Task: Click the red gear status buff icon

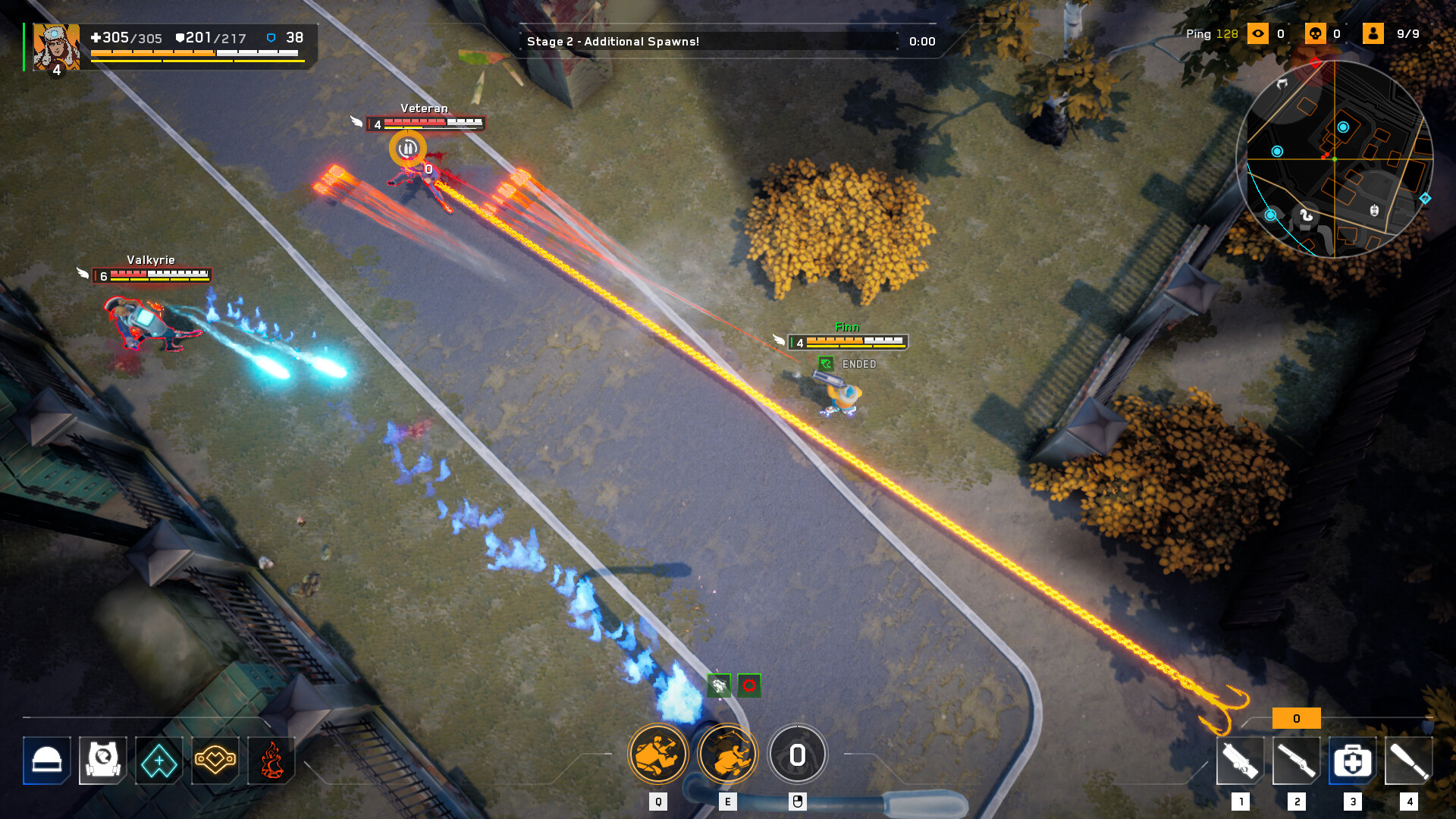Action: [x=748, y=686]
